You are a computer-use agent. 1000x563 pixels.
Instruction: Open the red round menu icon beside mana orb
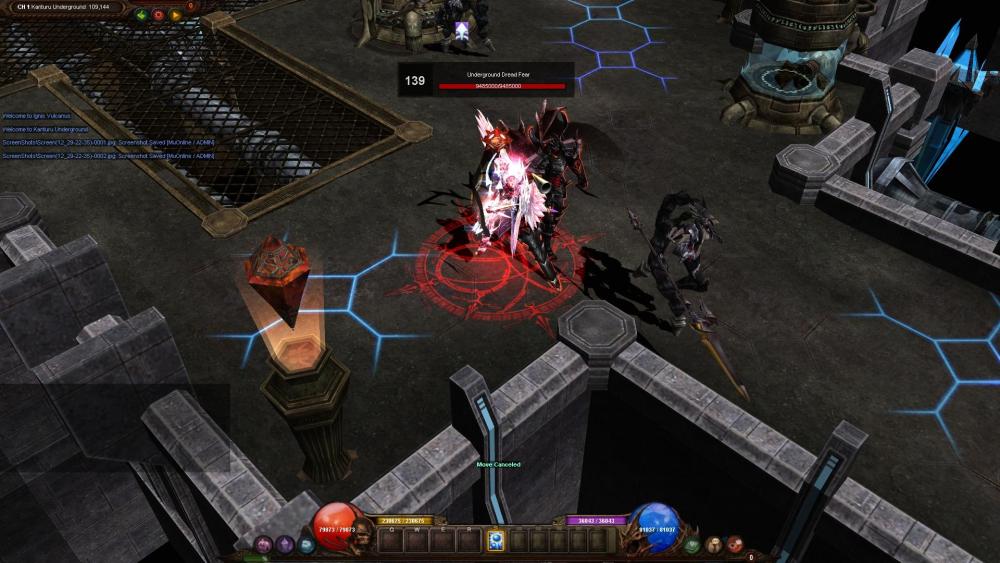point(735,544)
